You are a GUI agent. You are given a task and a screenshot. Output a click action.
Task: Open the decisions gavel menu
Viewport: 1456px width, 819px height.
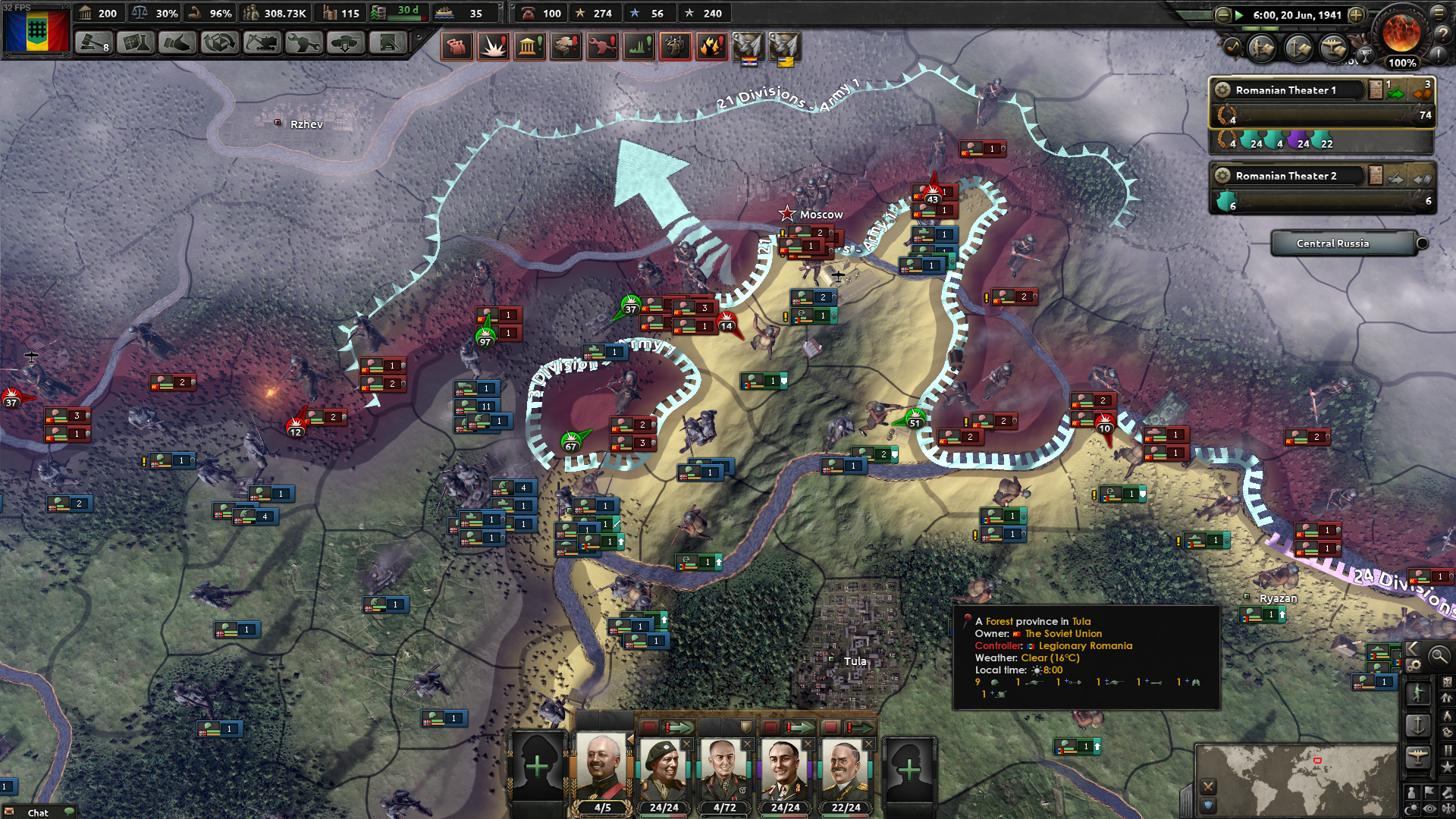coord(93,43)
